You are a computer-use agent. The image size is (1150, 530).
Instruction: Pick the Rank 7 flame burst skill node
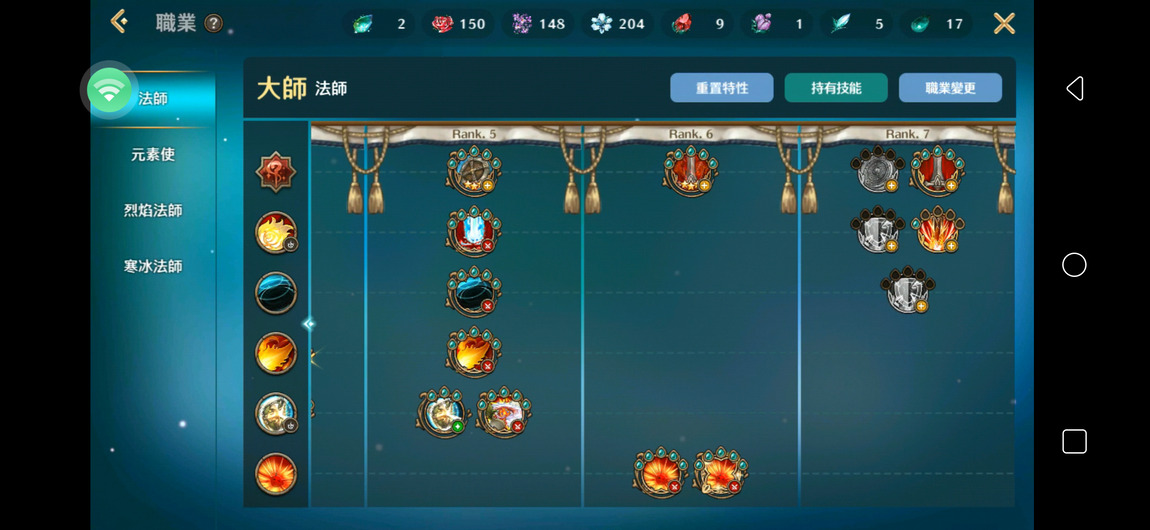[937, 230]
